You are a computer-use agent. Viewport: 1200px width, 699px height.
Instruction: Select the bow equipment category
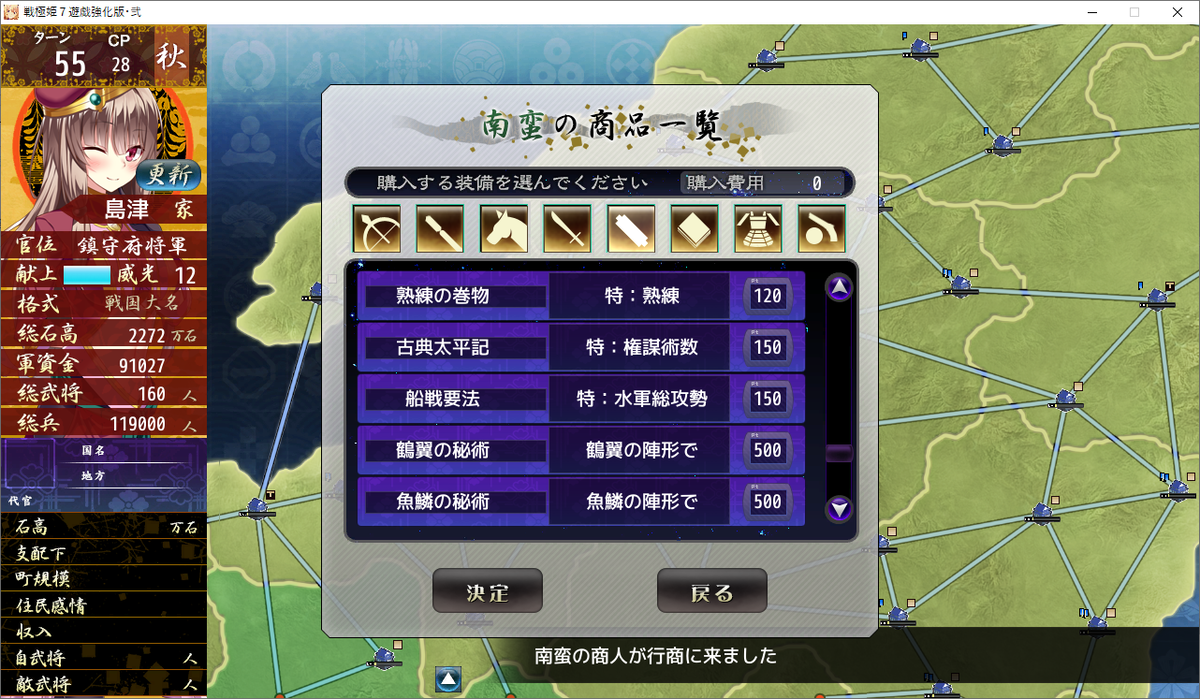pos(376,229)
